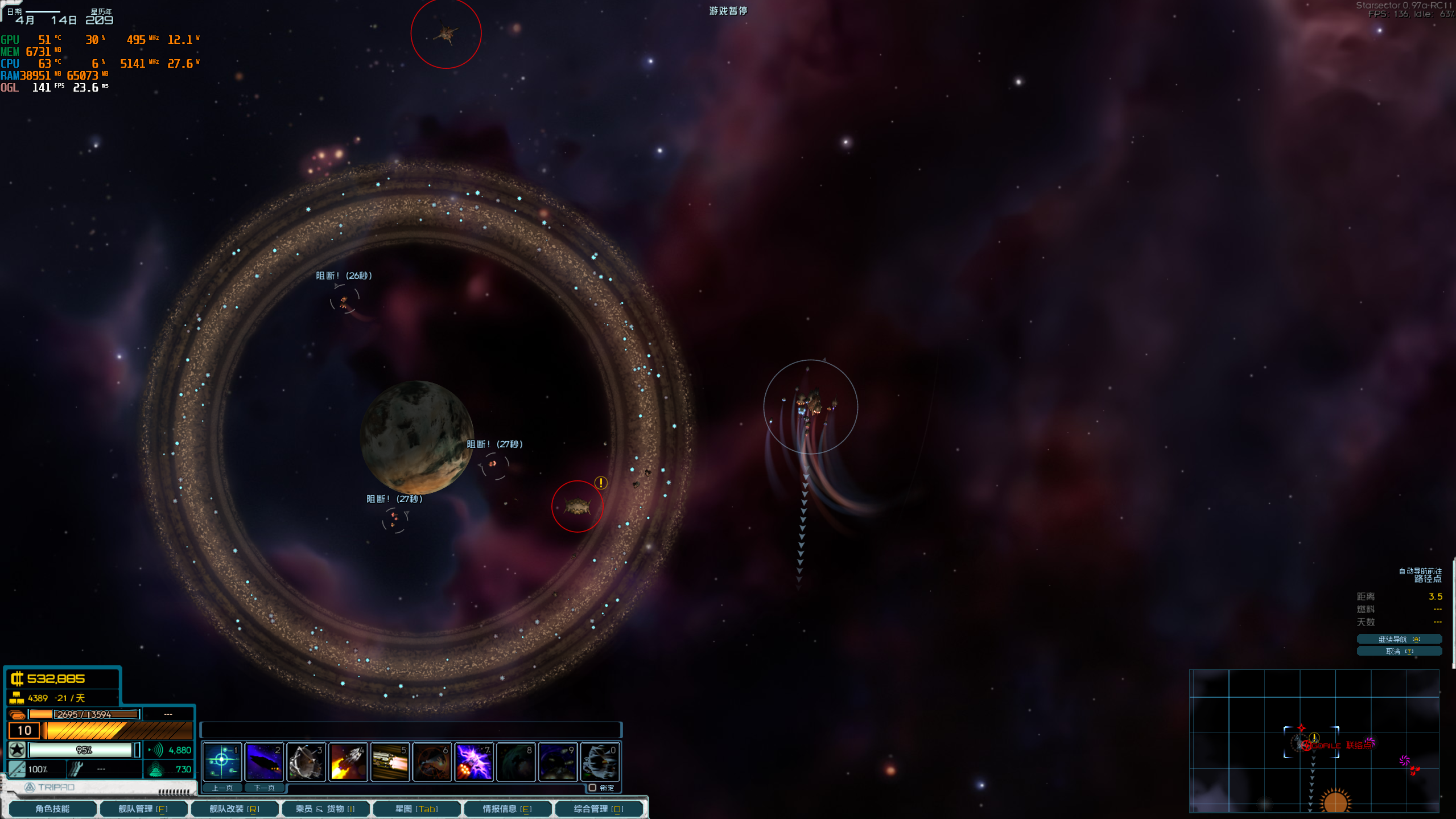This screenshot has height=819, width=1456.
Task: Open the 星图 star map
Action: 416,809
